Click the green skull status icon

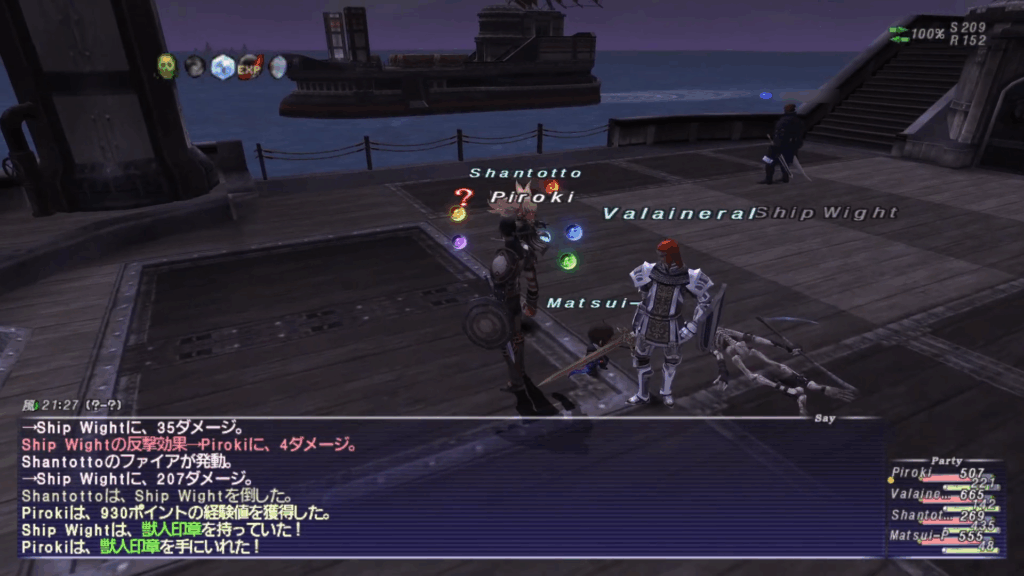[x=166, y=67]
